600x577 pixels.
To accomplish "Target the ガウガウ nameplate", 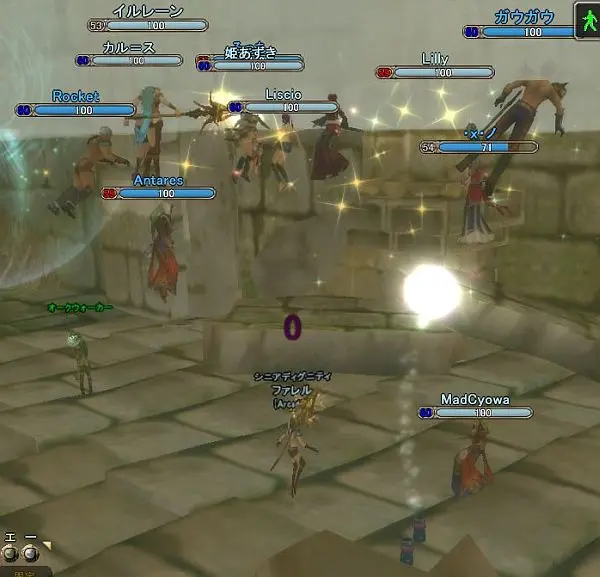I will (524, 17).
